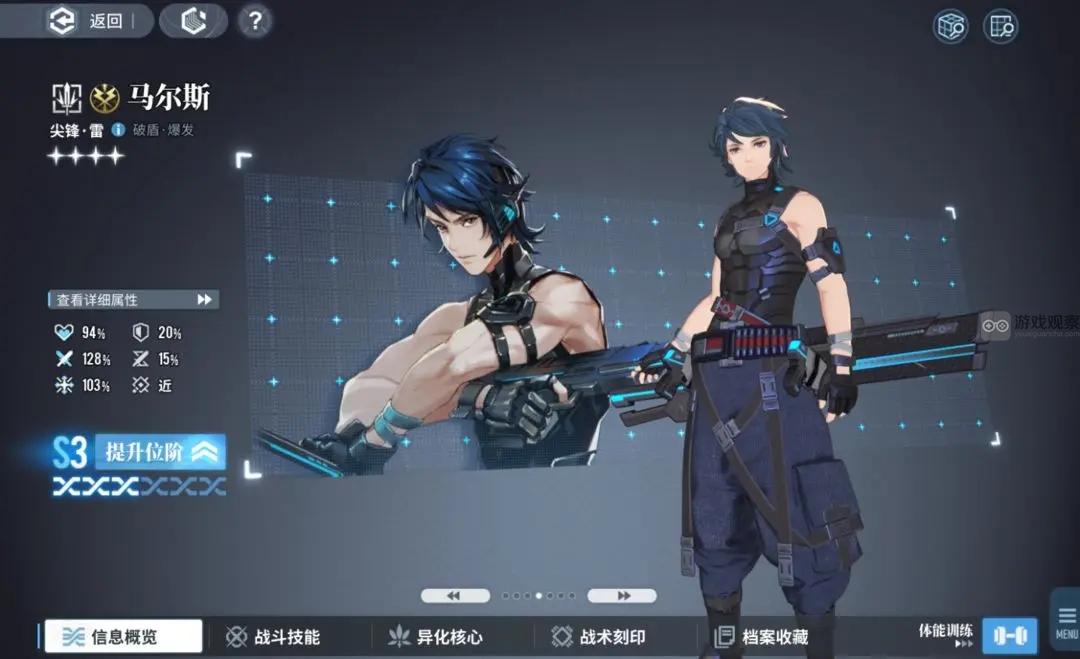Start 体能训练 with the dumbbell button

click(x=1009, y=635)
